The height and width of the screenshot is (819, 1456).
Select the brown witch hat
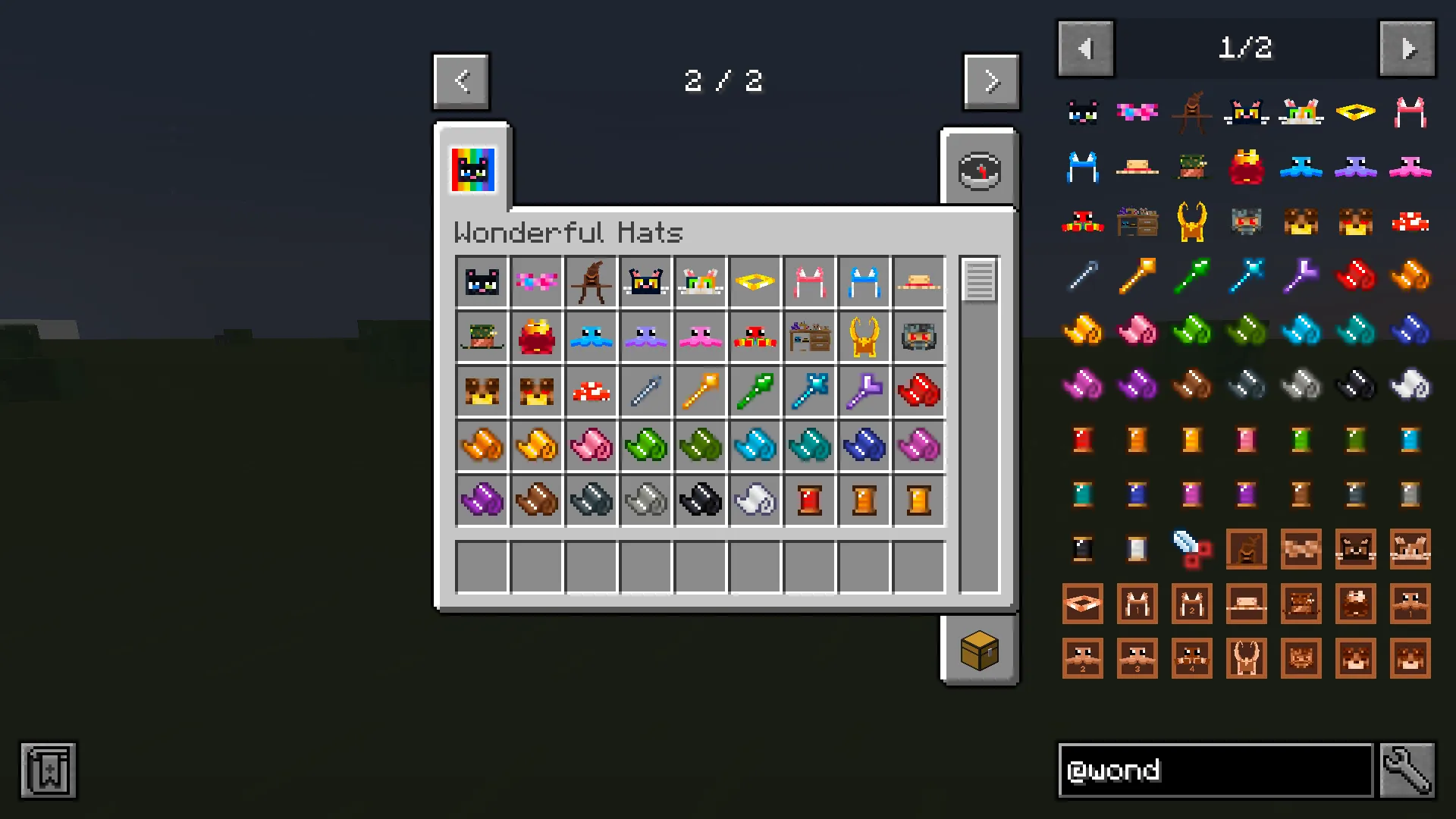(x=591, y=281)
